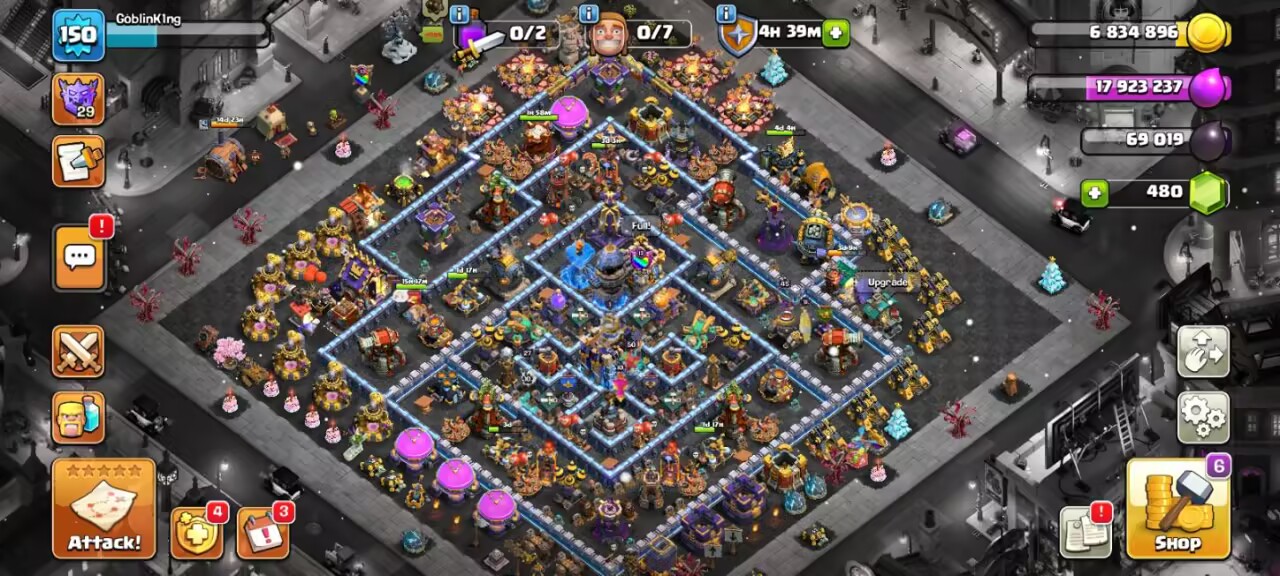The image size is (1280, 576).
Task: Show info for the laboratory 0/2 counter
Action: [x=460, y=13]
